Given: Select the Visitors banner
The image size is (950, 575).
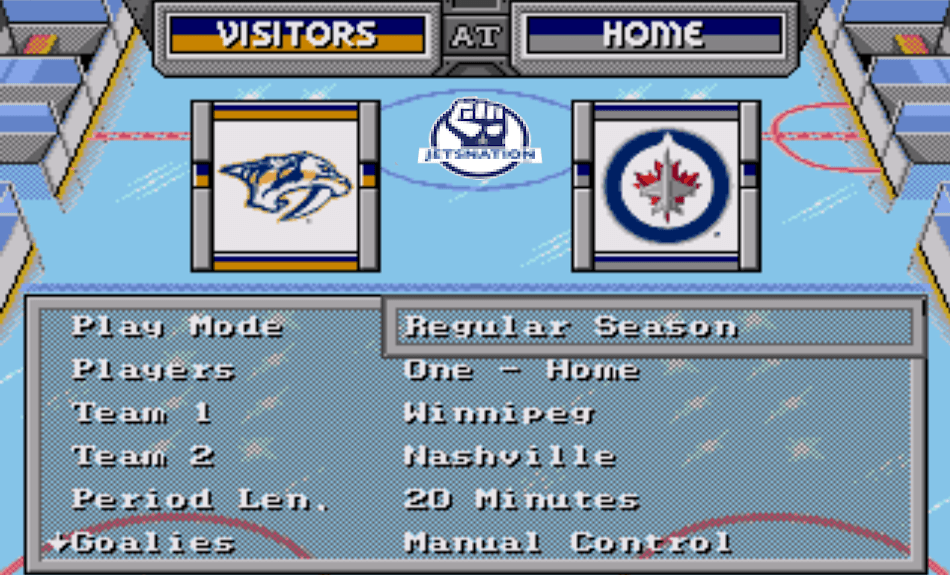Looking at the screenshot, I should tap(297, 35).
